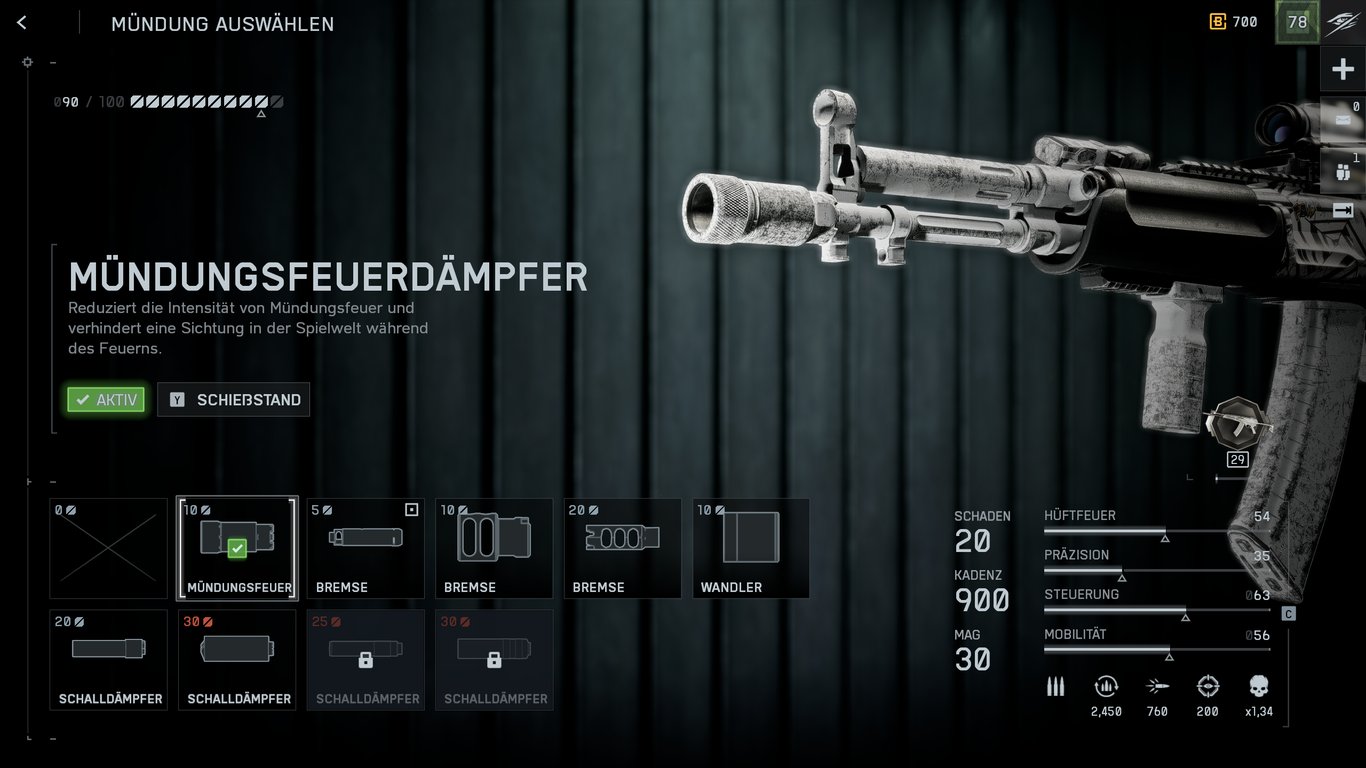This screenshot has width=1366, height=768.
Task: Go back using the top-left arrow
Action: (22, 23)
